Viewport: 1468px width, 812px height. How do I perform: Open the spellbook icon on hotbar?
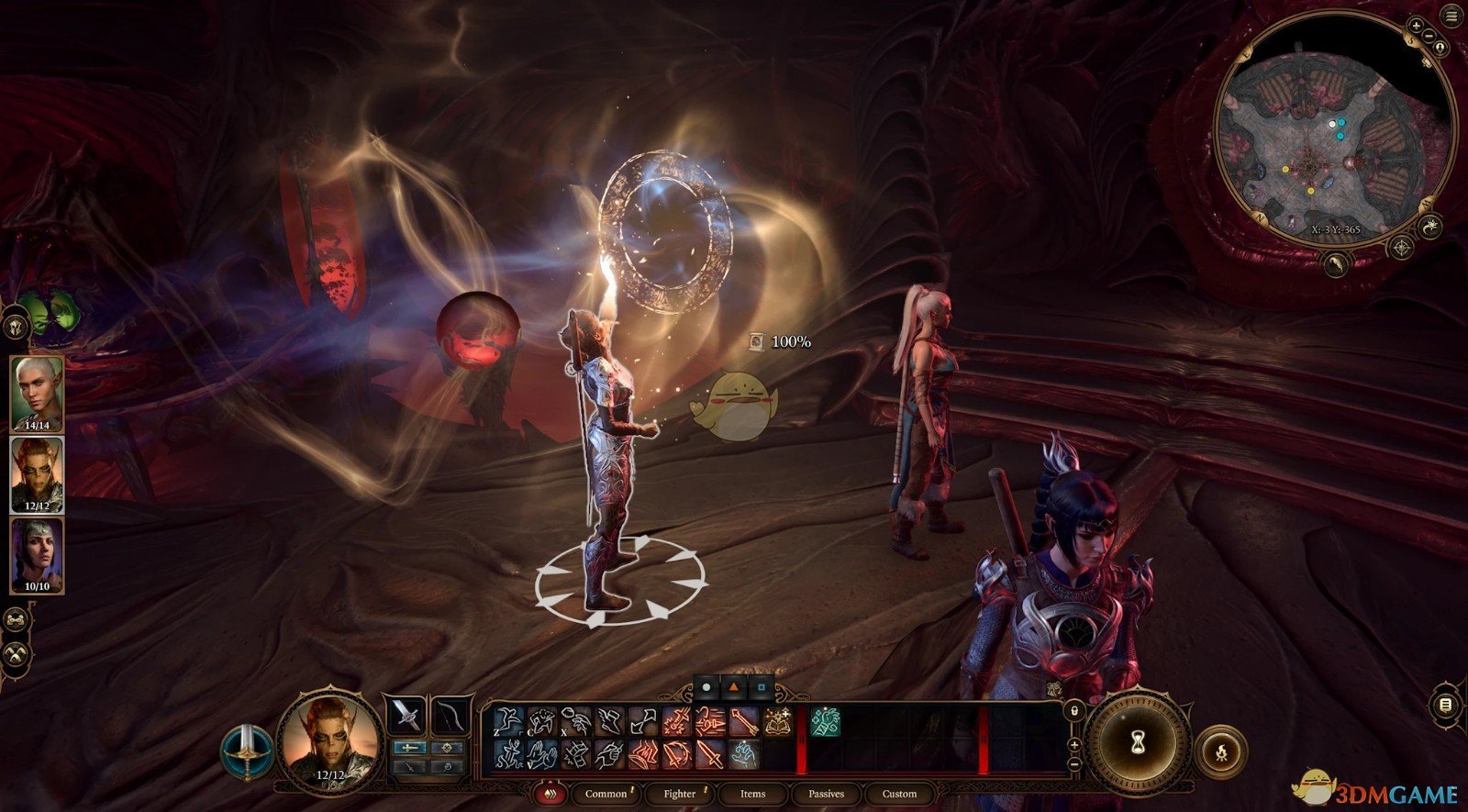[x=779, y=723]
